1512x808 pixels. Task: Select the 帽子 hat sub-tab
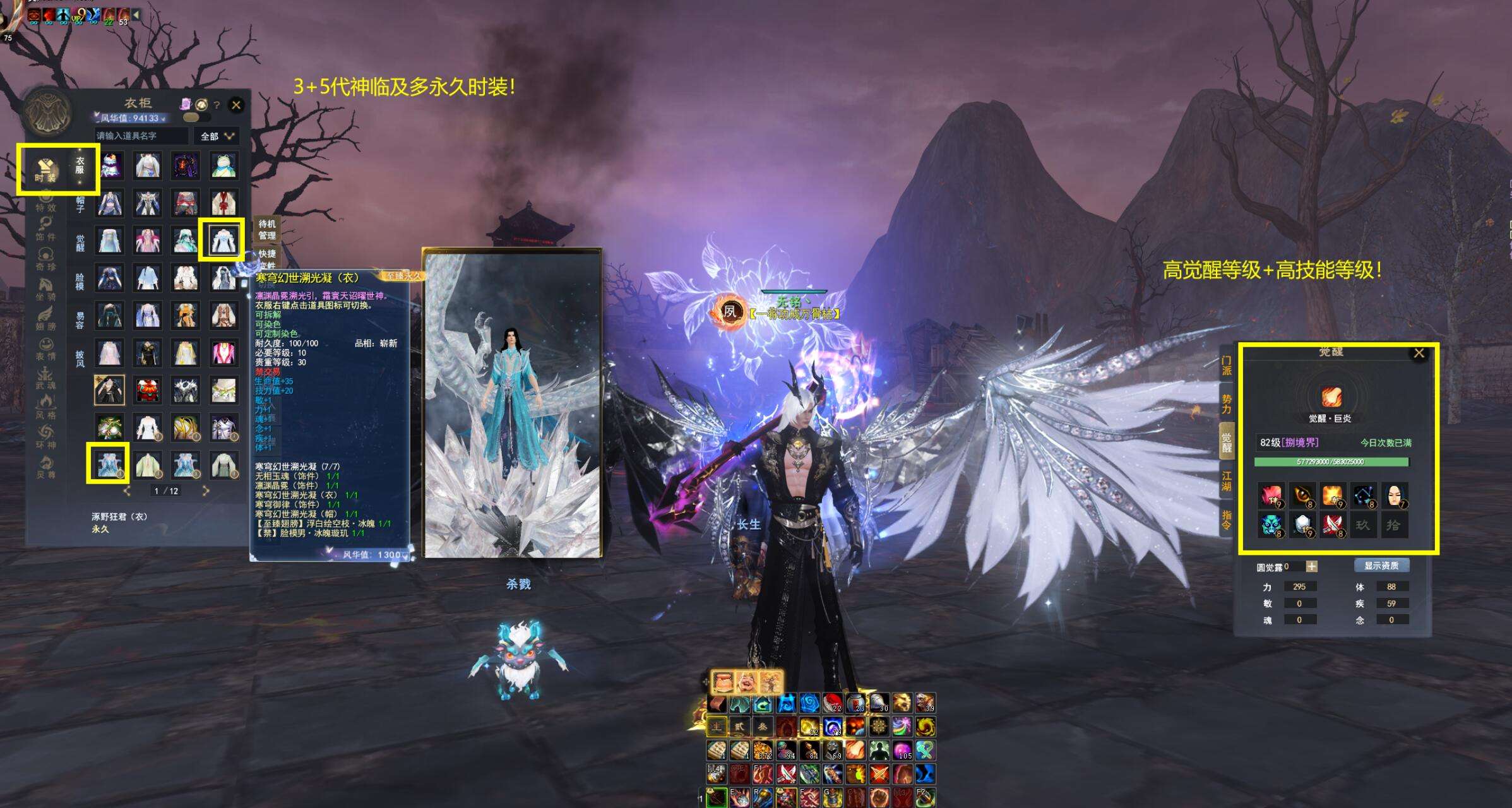[x=80, y=205]
